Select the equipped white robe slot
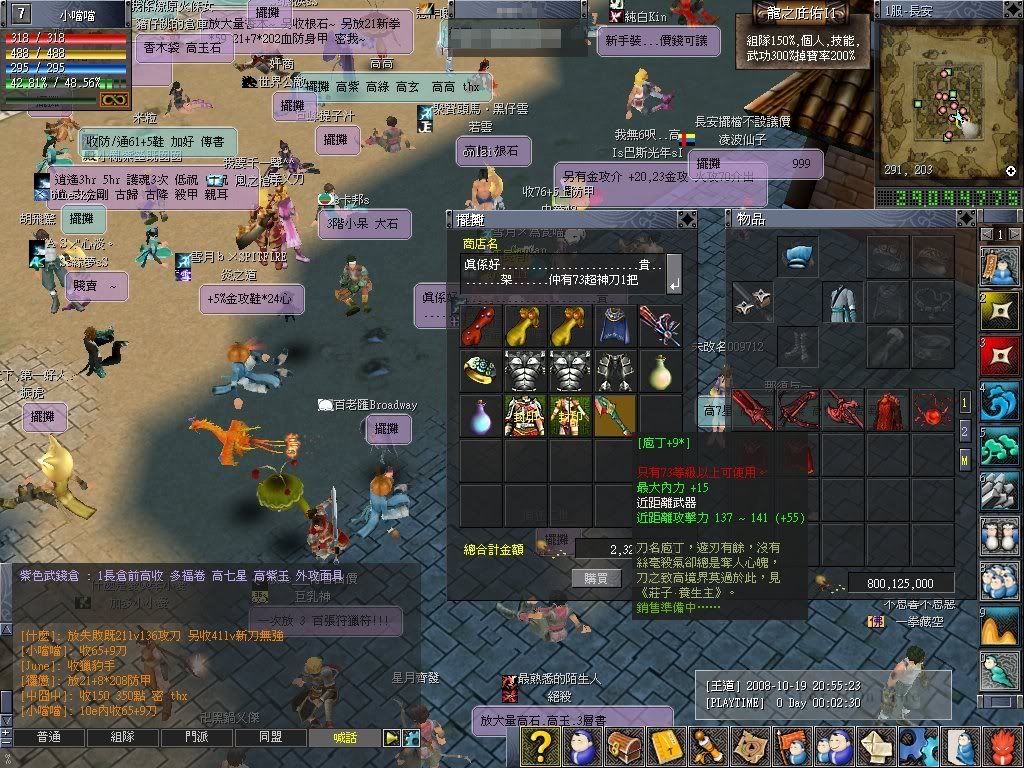The width and height of the screenshot is (1024, 768). [842, 301]
